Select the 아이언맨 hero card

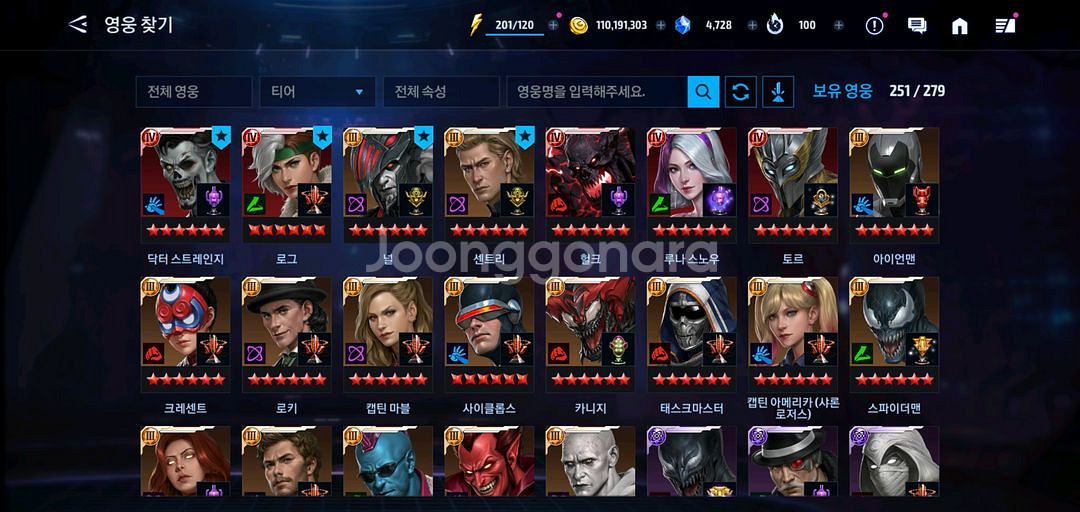pos(894,183)
